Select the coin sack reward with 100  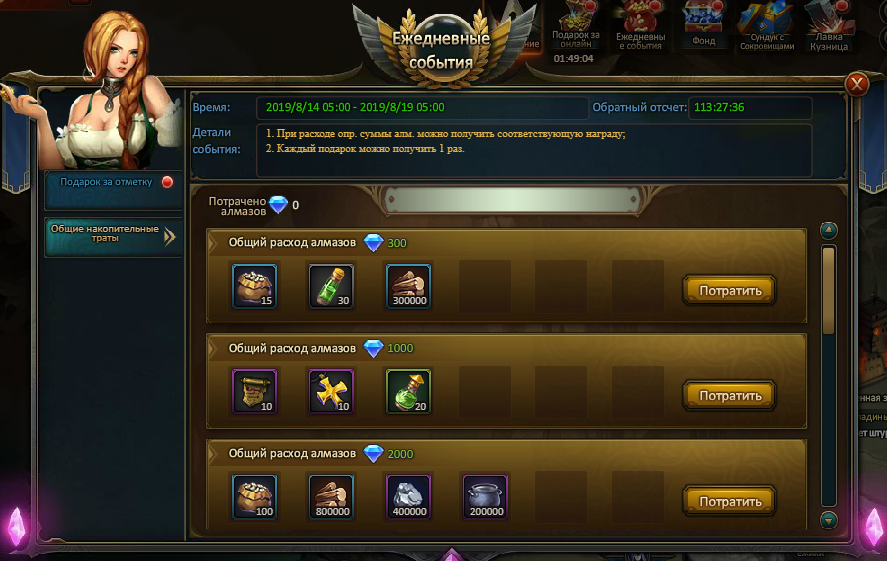[x=254, y=496]
